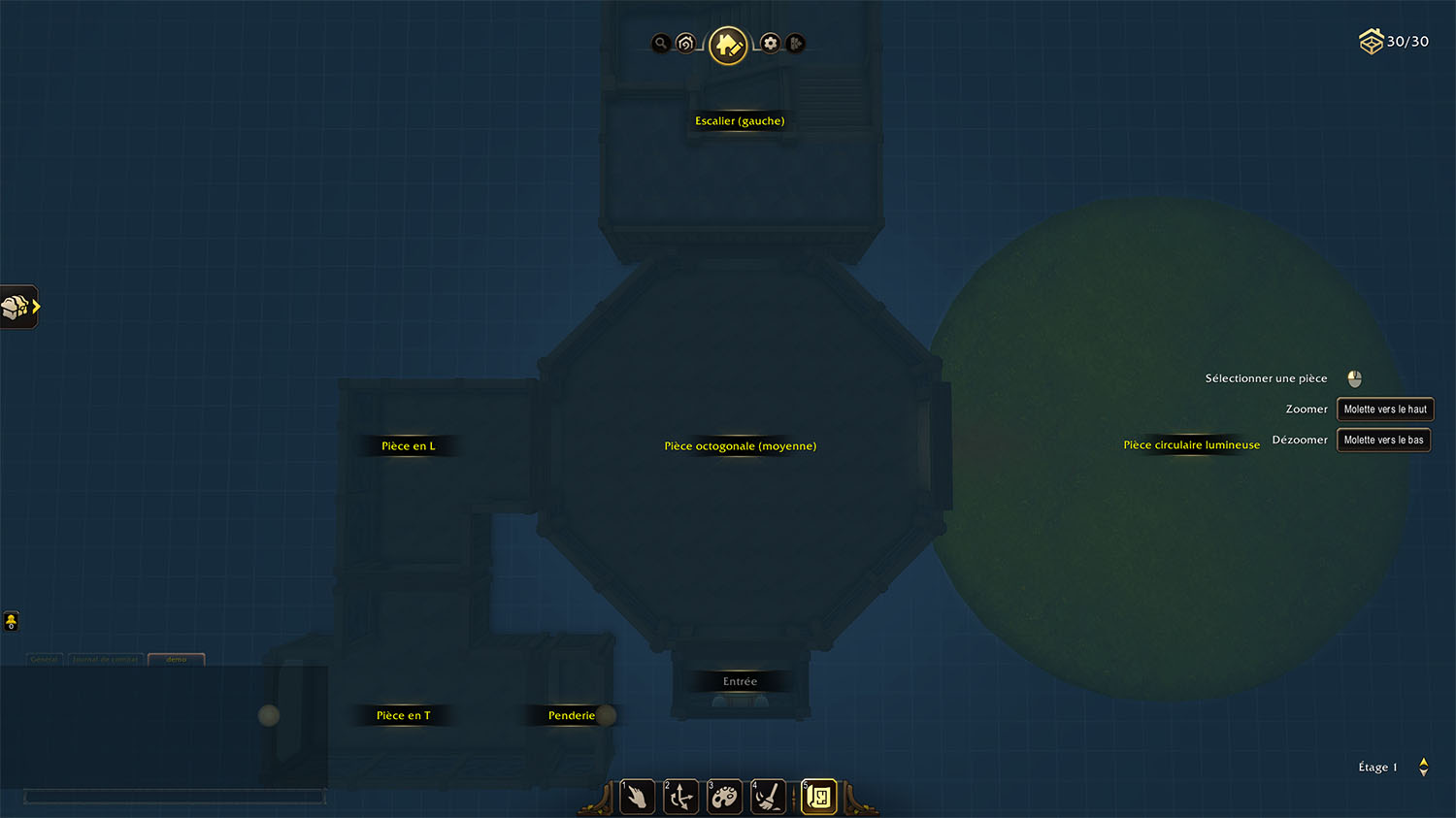Select the broom cleanup tool
Image resolution: width=1456 pixels, height=818 pixels.
coord(768,798)
